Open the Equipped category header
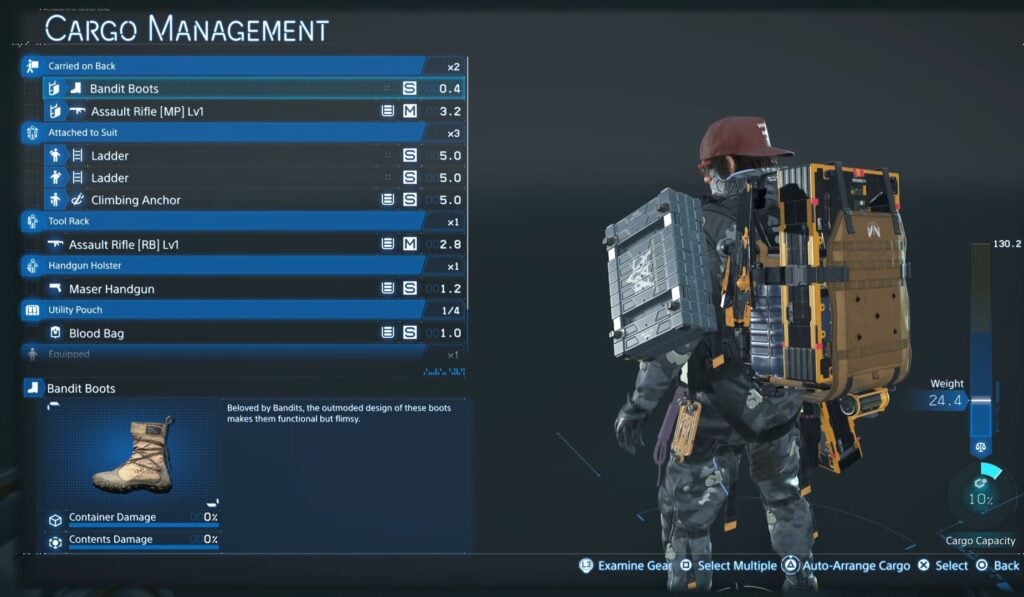 pyautogui.click(x=243, y=354)
